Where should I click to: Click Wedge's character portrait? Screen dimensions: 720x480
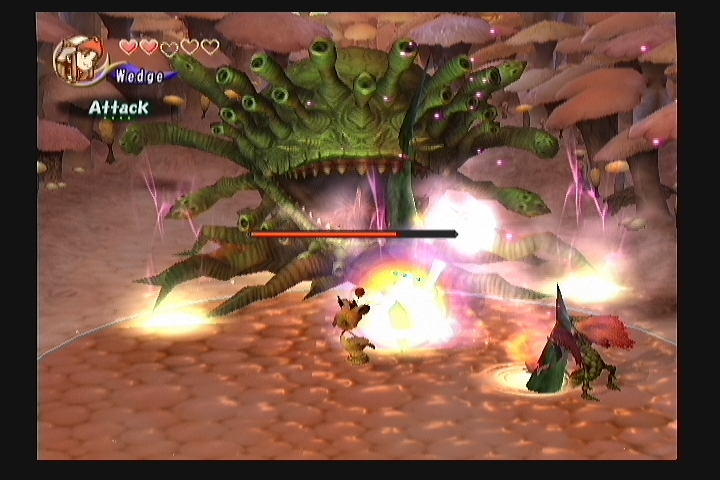(80, 61)
